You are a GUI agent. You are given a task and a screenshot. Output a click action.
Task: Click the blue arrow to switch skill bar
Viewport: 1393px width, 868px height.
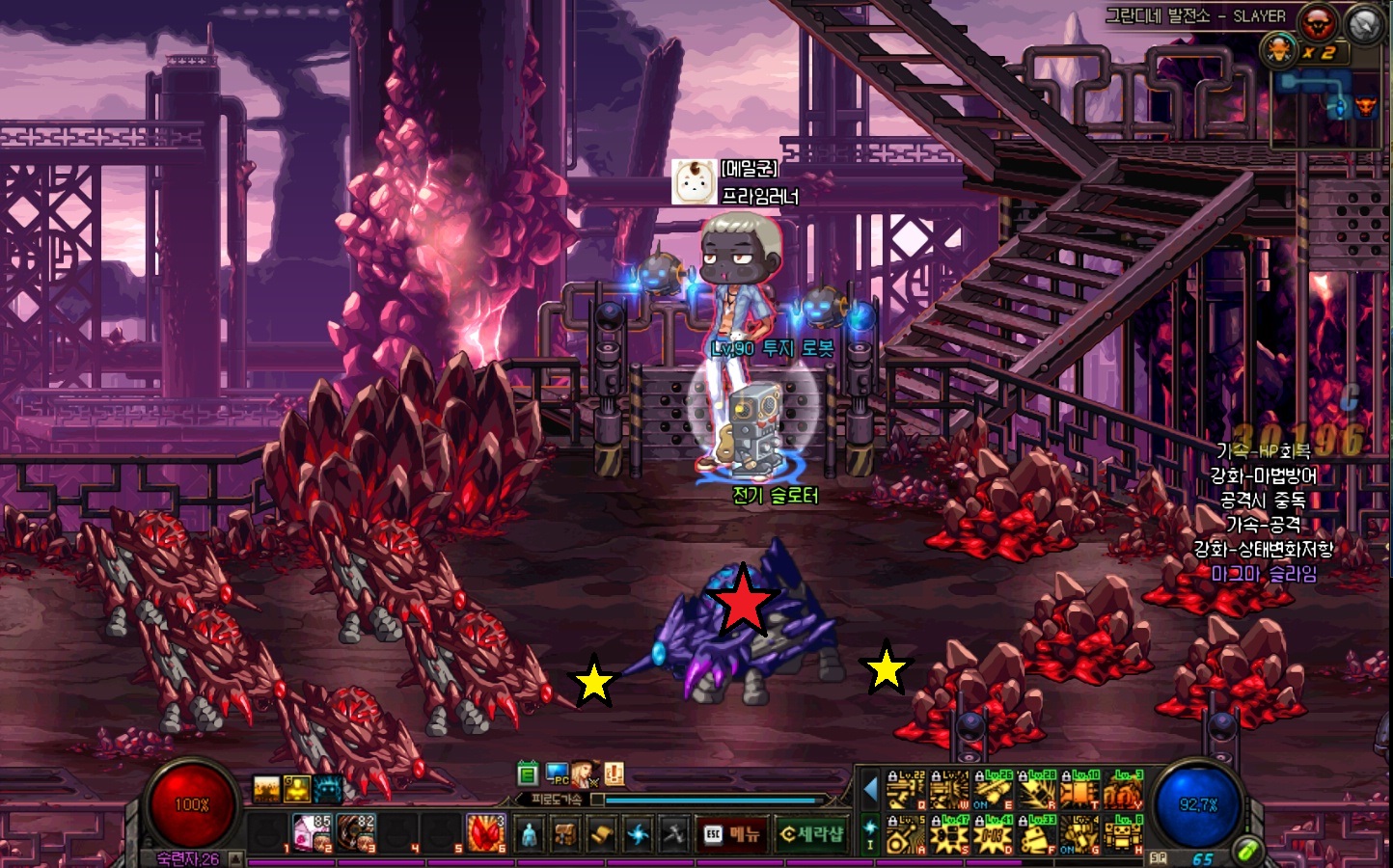click(870, 790)
